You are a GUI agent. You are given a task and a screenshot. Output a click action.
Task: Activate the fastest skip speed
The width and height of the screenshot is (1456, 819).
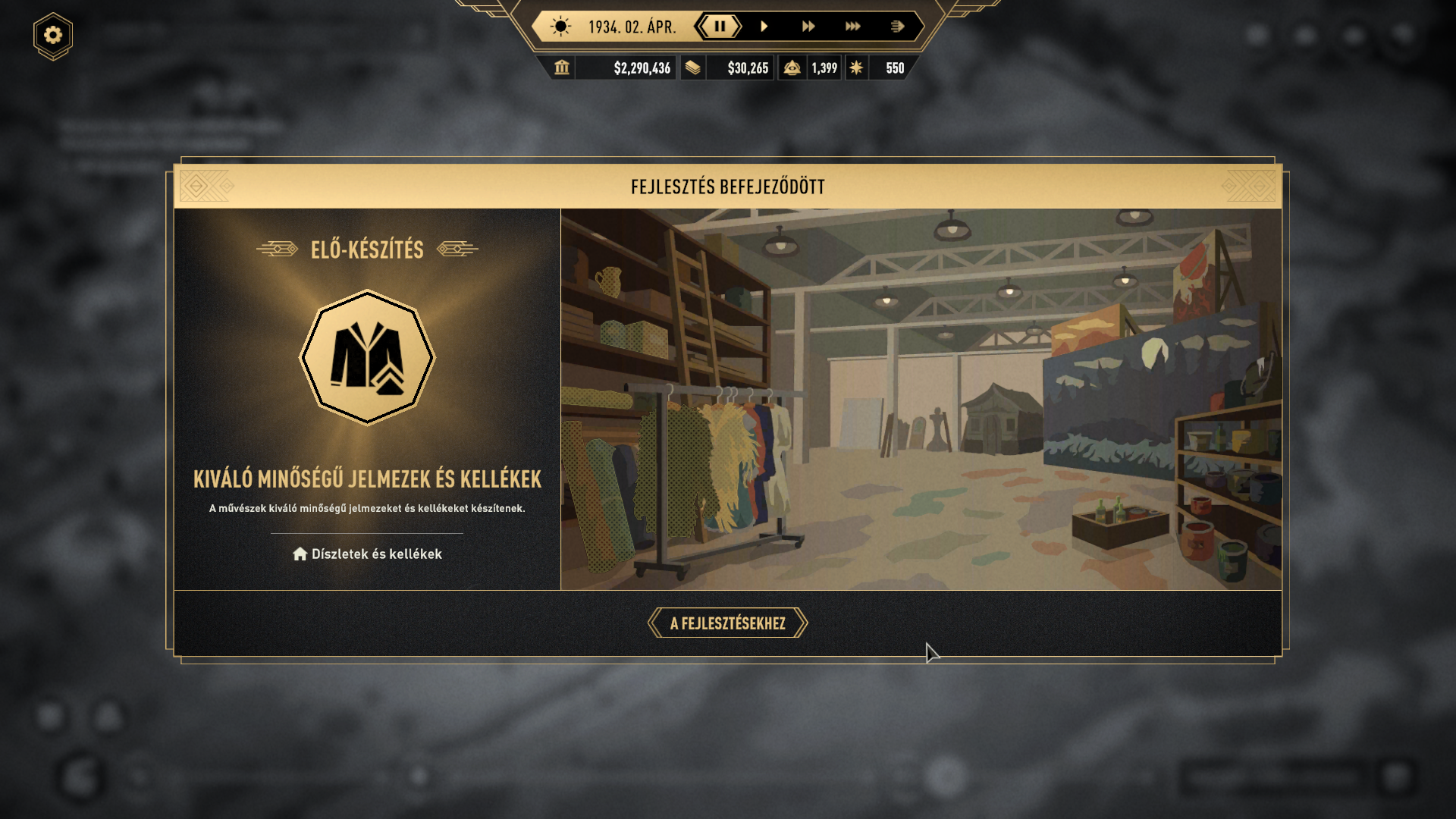pos(897,27)
